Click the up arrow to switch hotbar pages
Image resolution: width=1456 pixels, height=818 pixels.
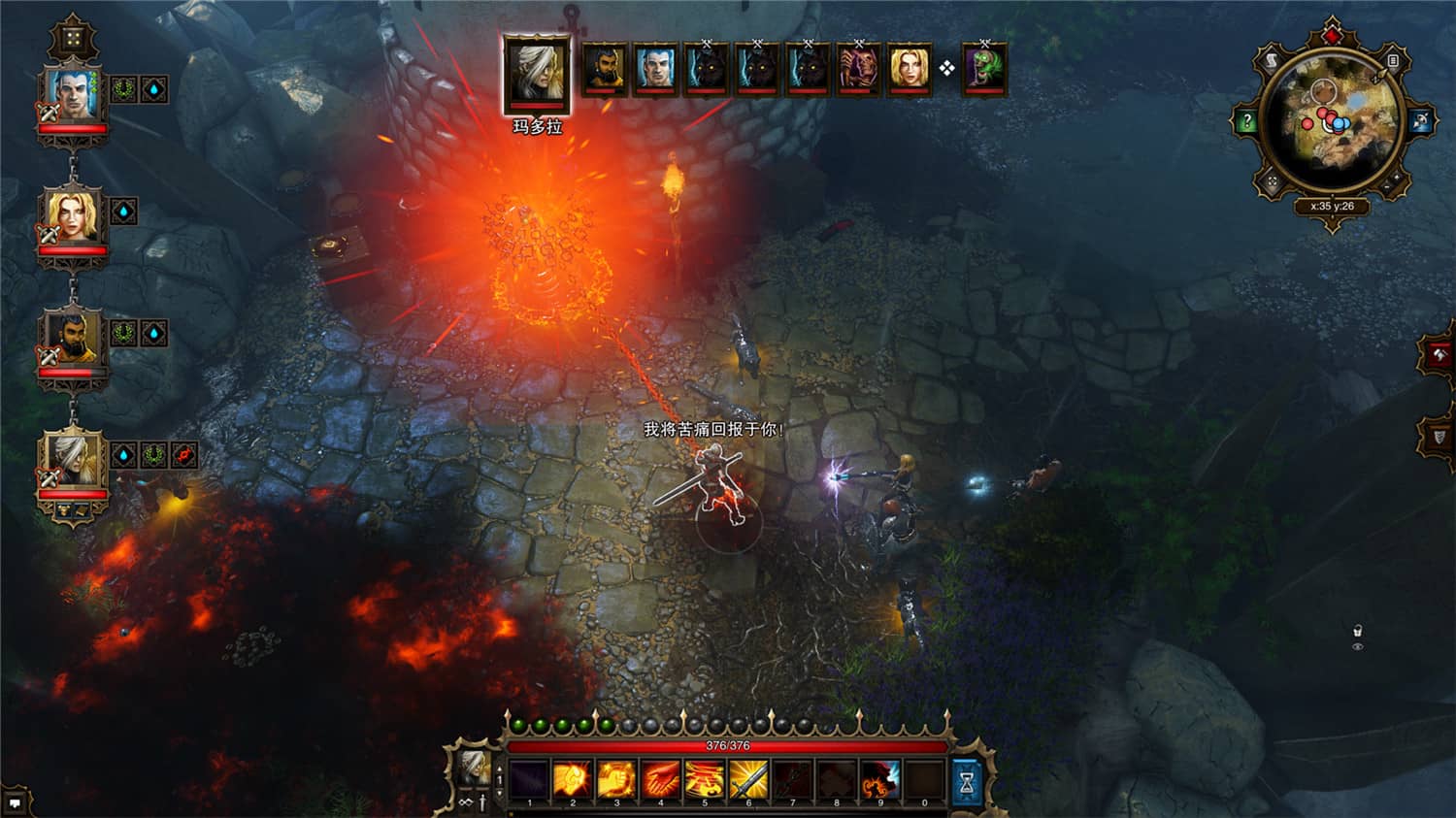tap(498, 768)
